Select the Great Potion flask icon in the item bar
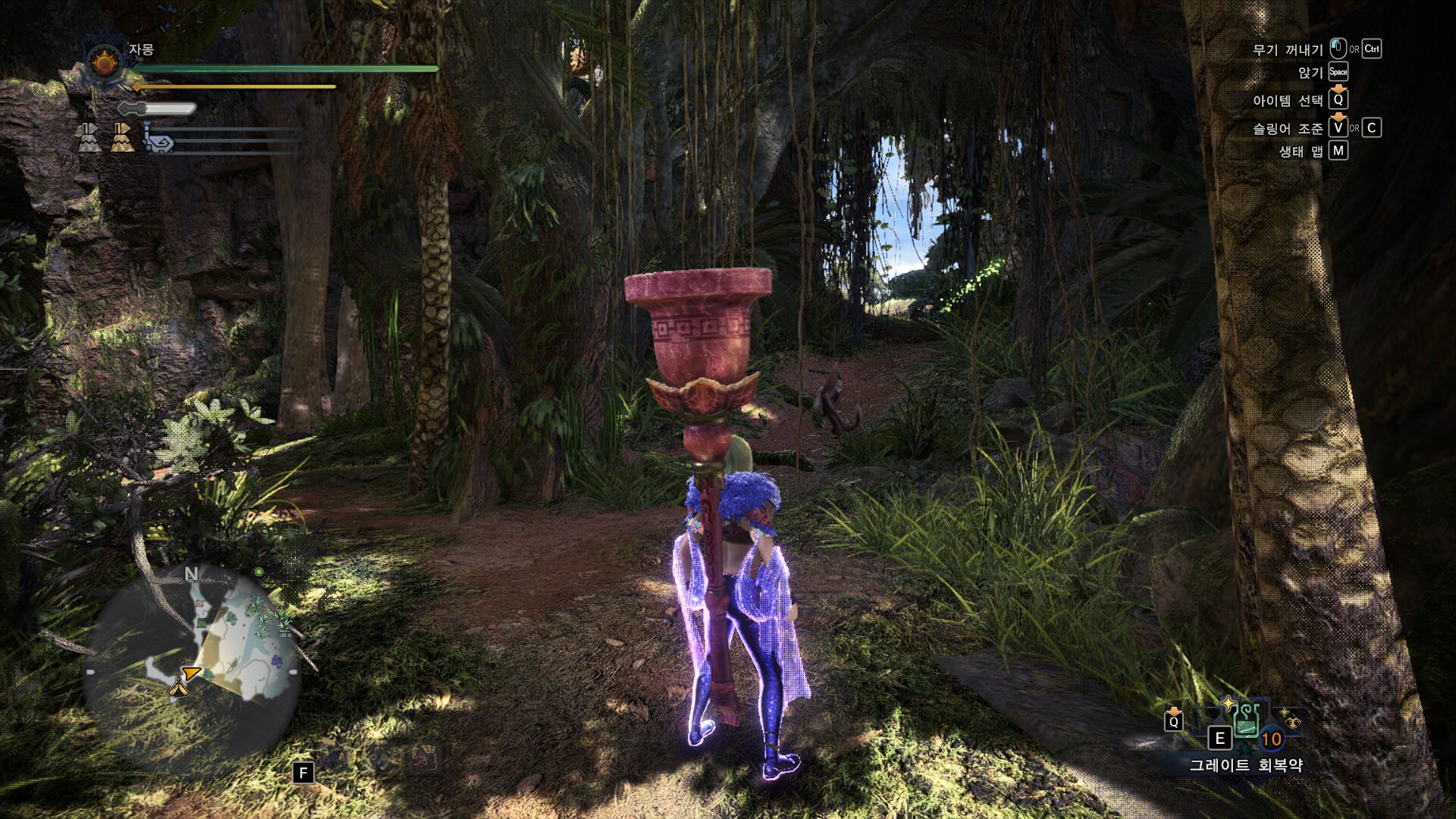 [x=1246, y=720]
